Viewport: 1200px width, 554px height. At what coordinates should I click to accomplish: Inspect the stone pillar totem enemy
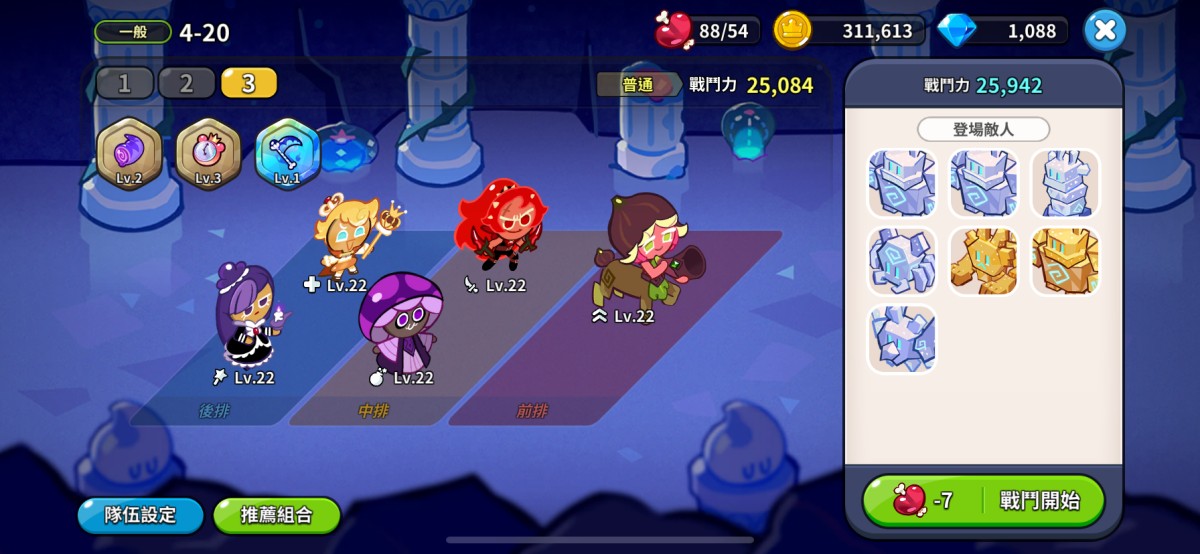1065,184
